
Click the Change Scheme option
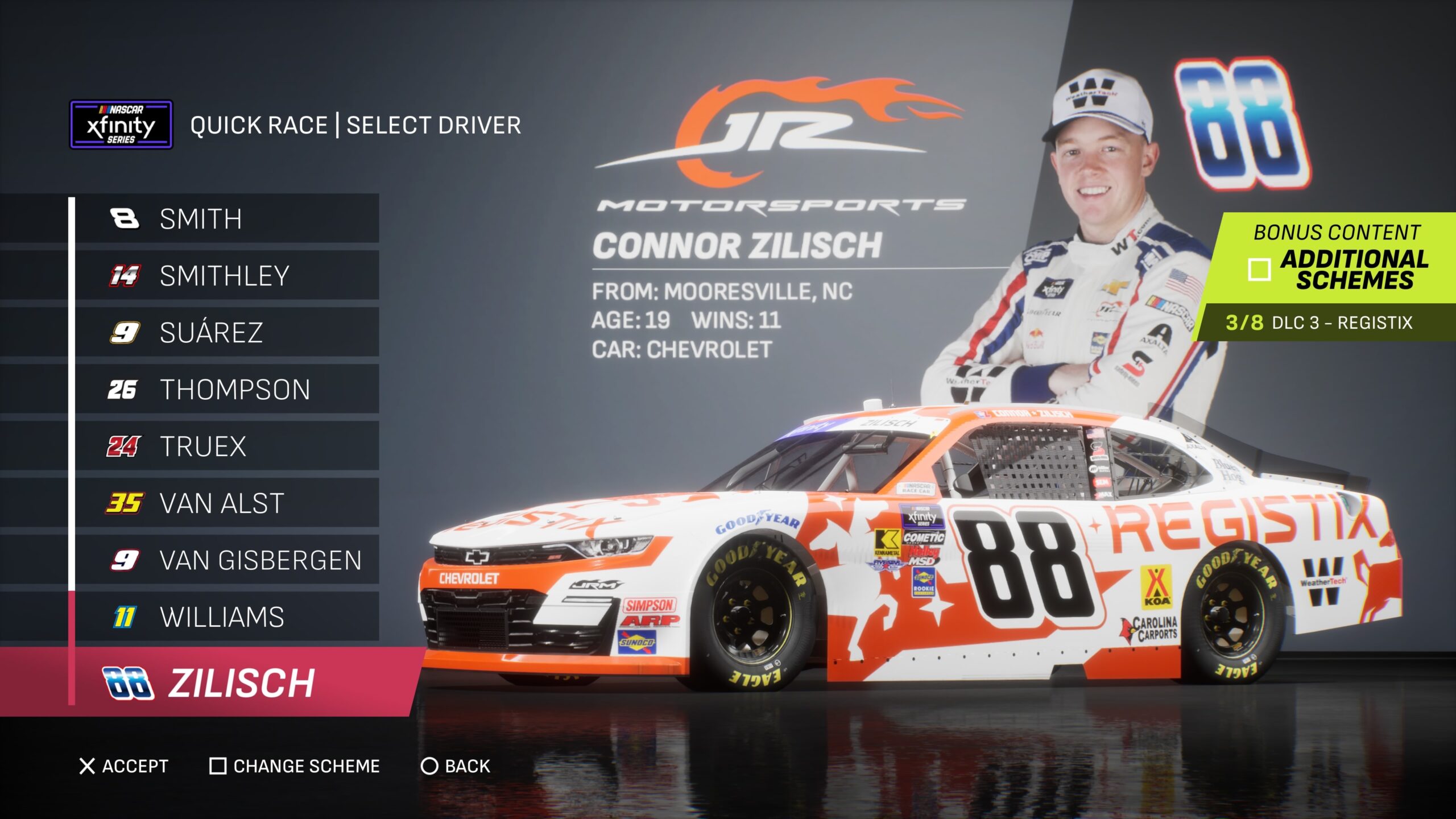(x=295, y=766)
